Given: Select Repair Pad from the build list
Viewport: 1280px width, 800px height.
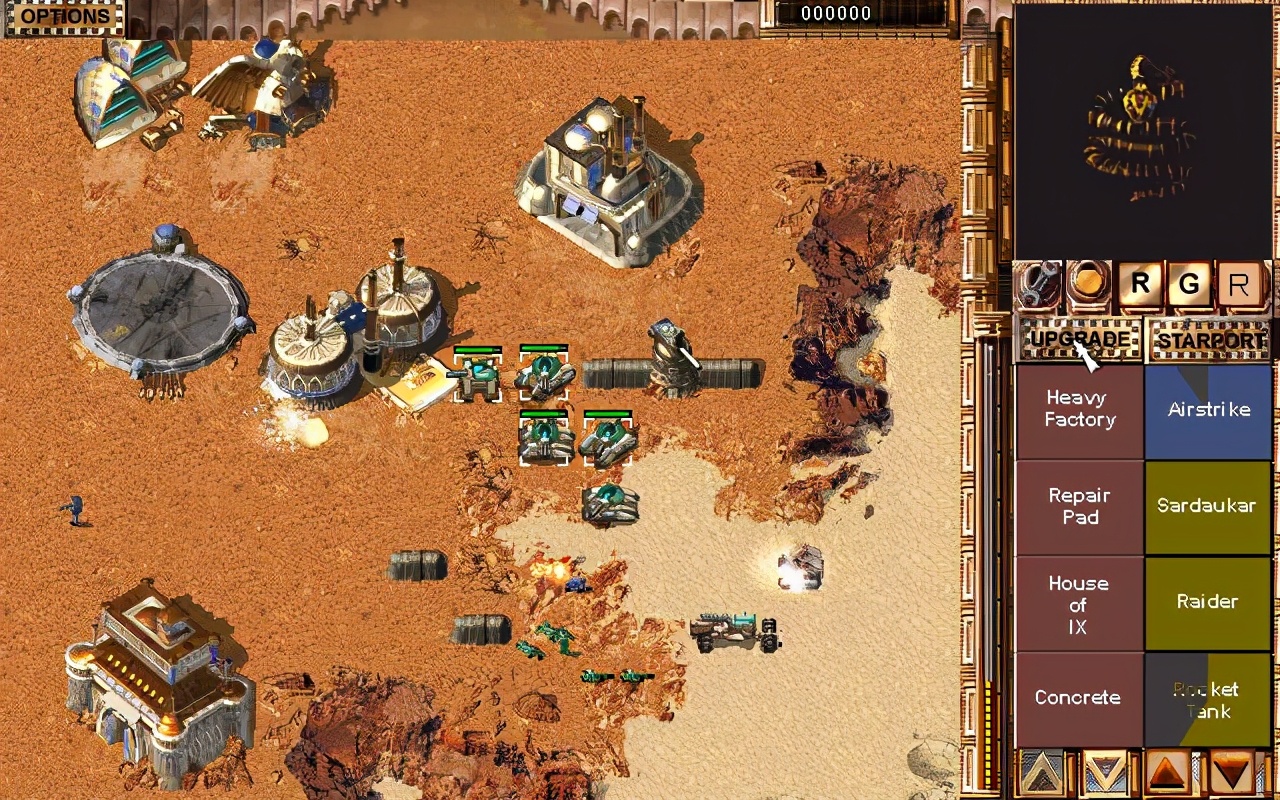Looking at the screenshot, I should tap(1080, 506).
